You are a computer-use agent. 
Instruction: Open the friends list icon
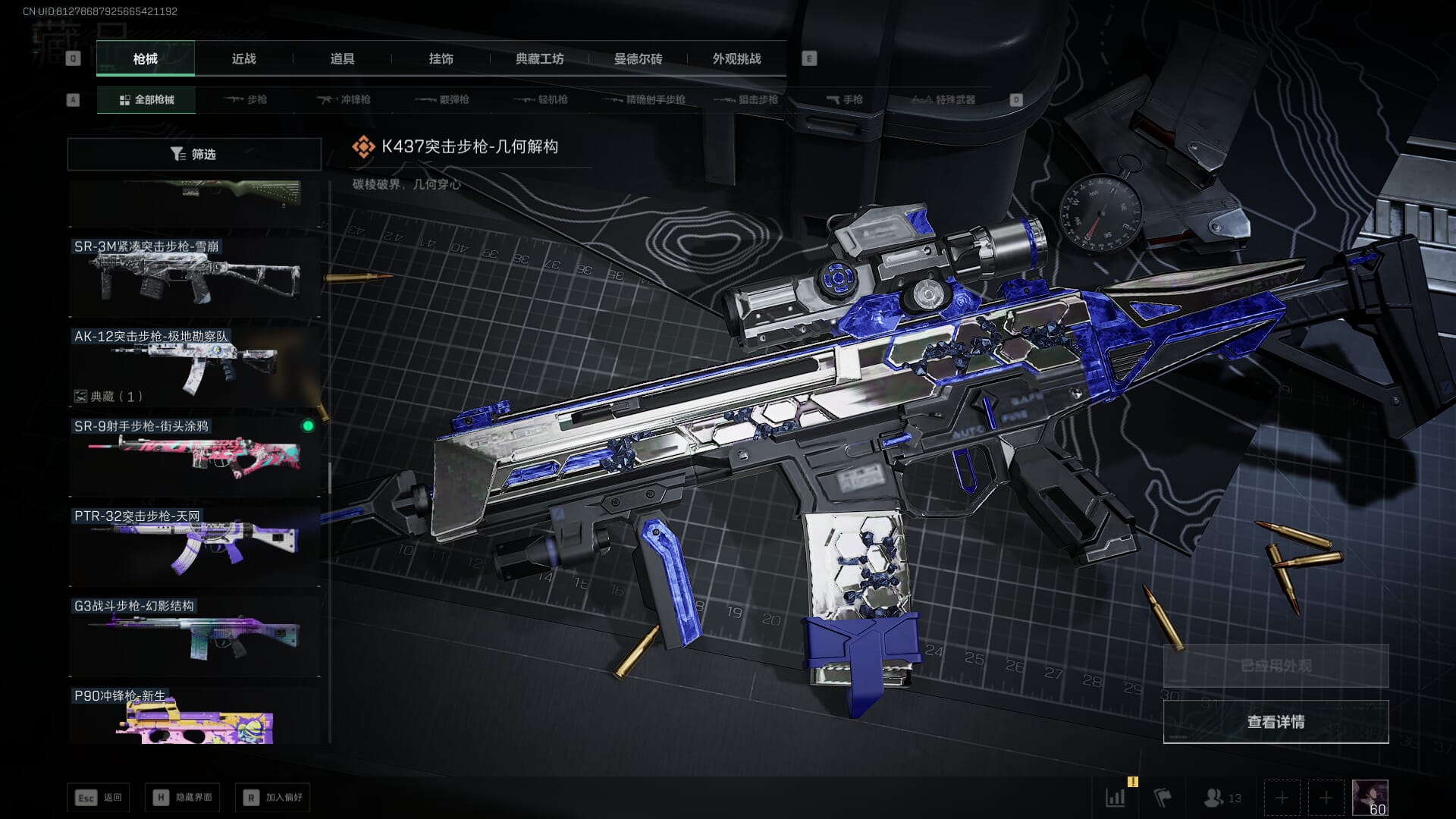point(1222,798)
